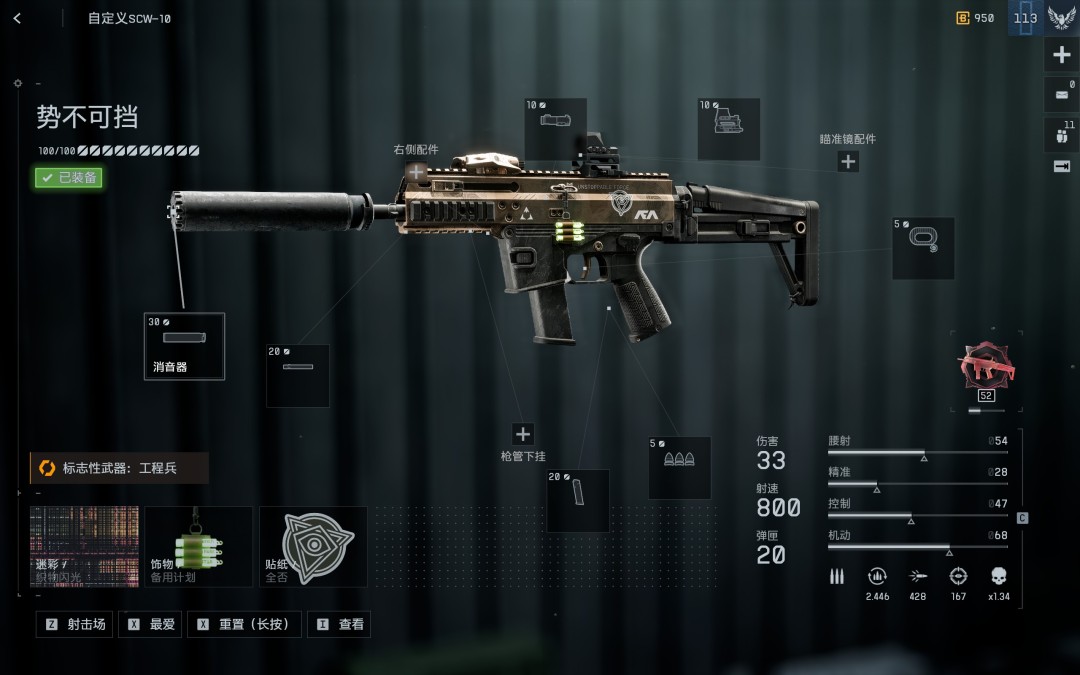The height and width of the screenshot is (675, 1080).
Task: Open the 迷彩 camouflage skin tile
Action: [84, 546]
